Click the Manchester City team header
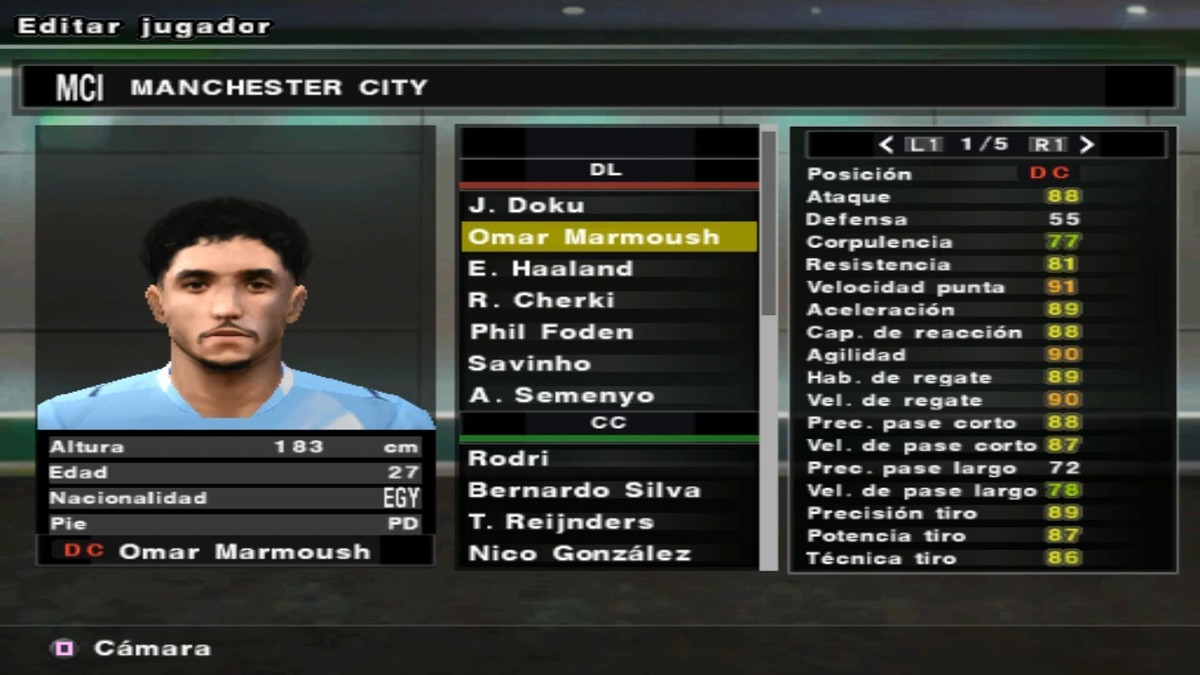The width and height of the screenshot is (1200, 675). 598,87
